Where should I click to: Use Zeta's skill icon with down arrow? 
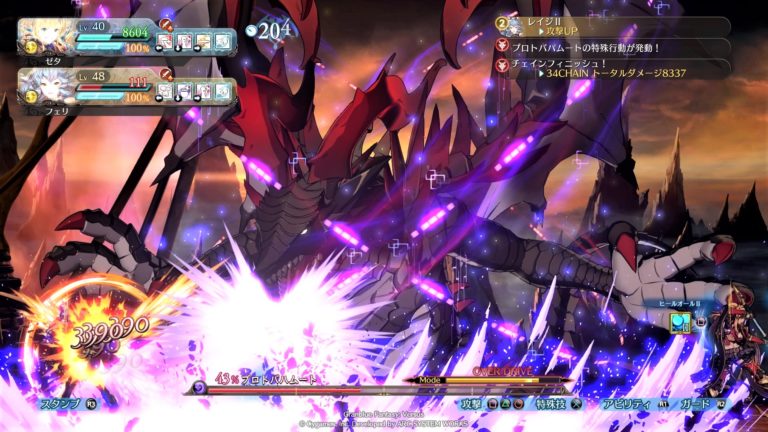coord(185,42)
